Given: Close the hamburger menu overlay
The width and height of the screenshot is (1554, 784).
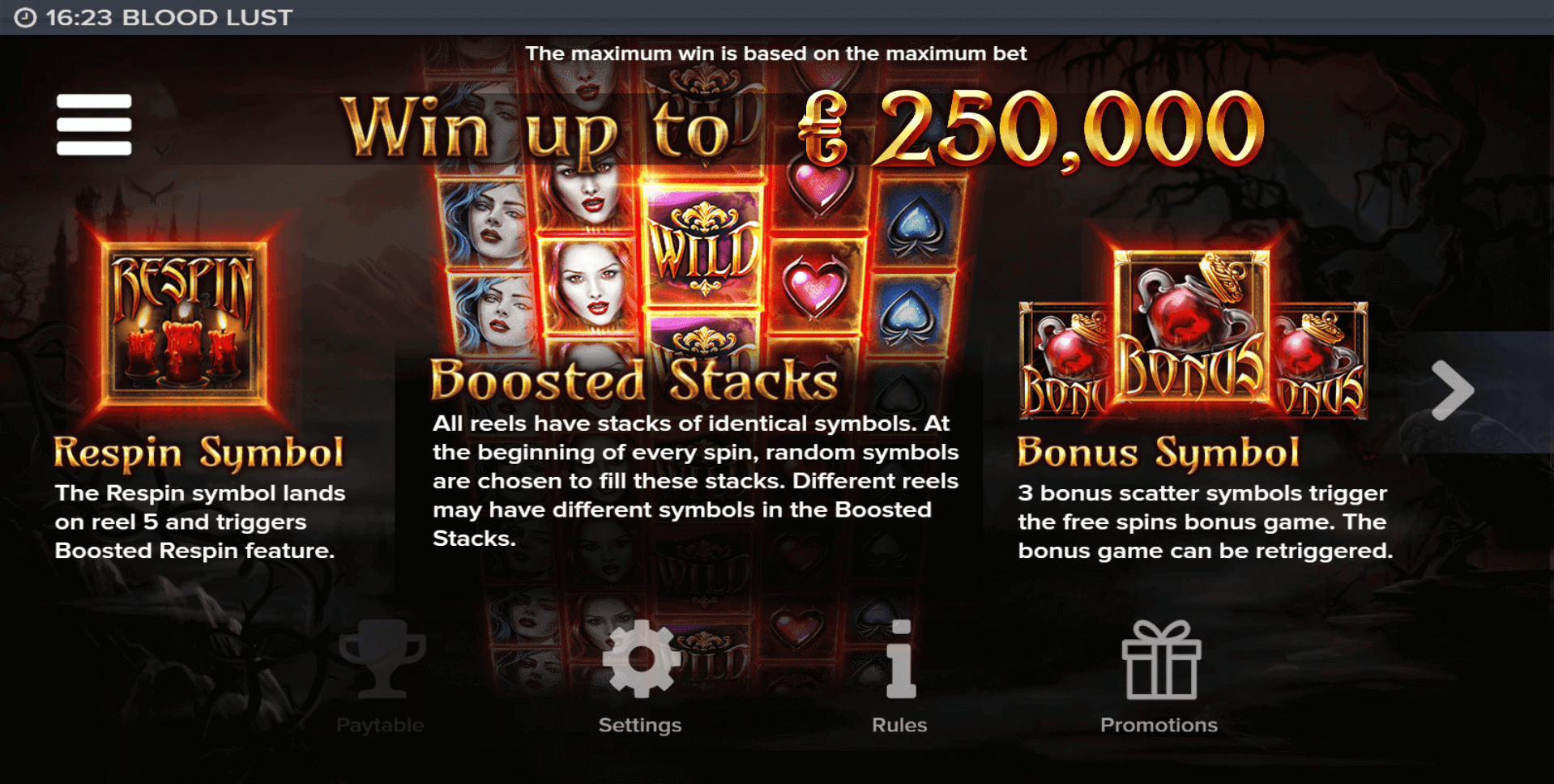Looking at the screenshot, I should coord(94,124).
